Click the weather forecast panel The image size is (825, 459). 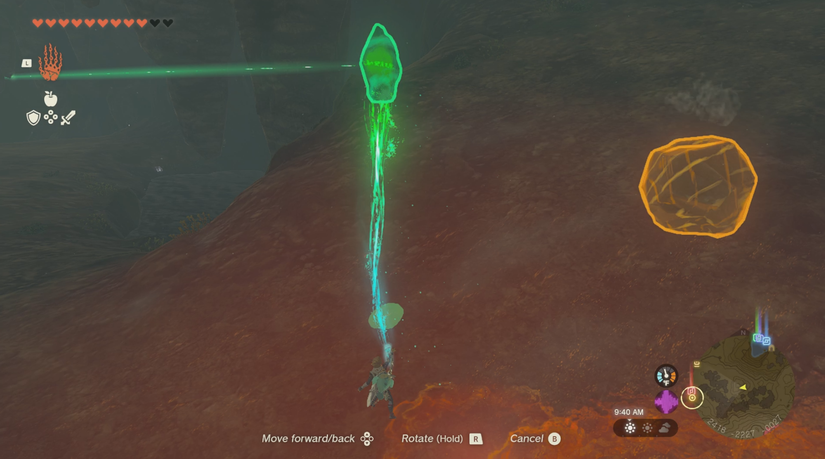tap(646, 428)
